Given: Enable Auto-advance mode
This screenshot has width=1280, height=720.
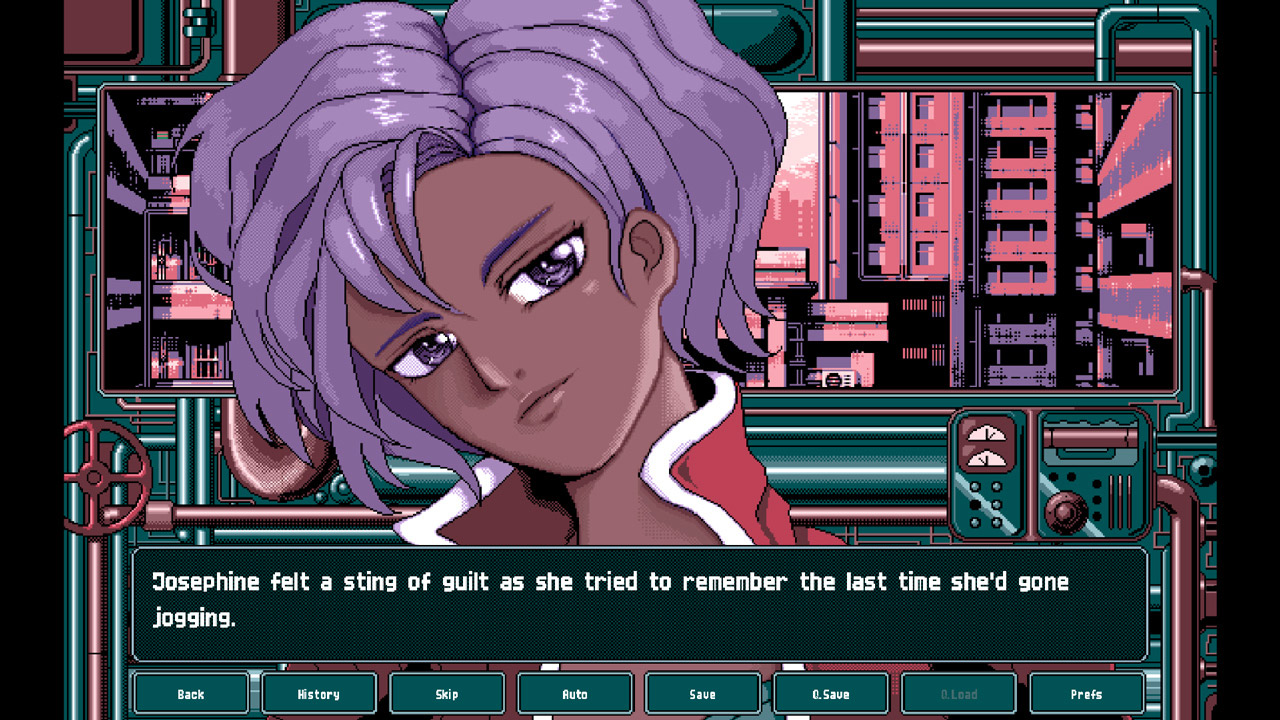Looking at the screenshot, I should click(x=575, y=693).
